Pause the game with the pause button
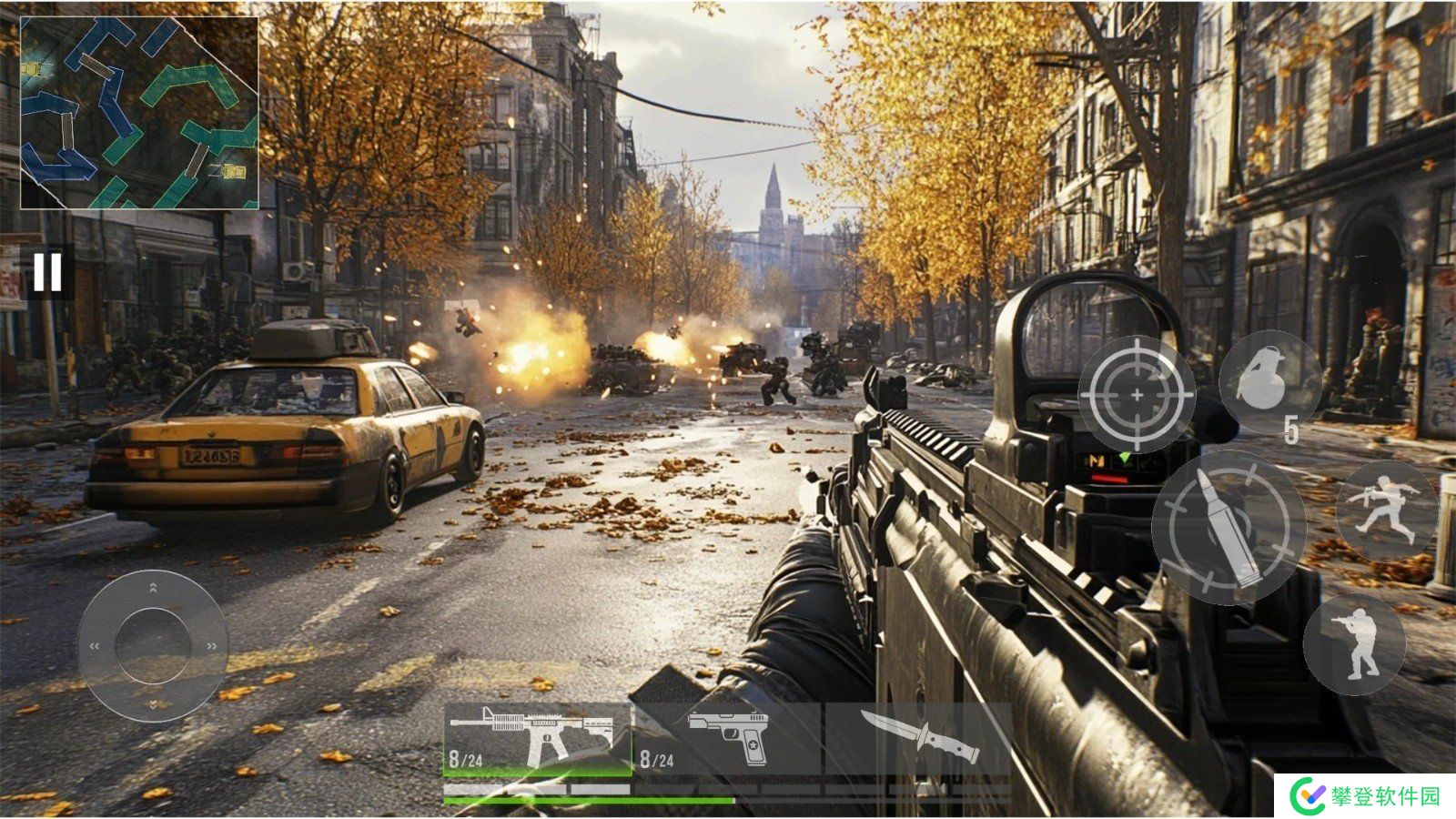Screen dimensions: 1456x819 click(x=47, y=271)
